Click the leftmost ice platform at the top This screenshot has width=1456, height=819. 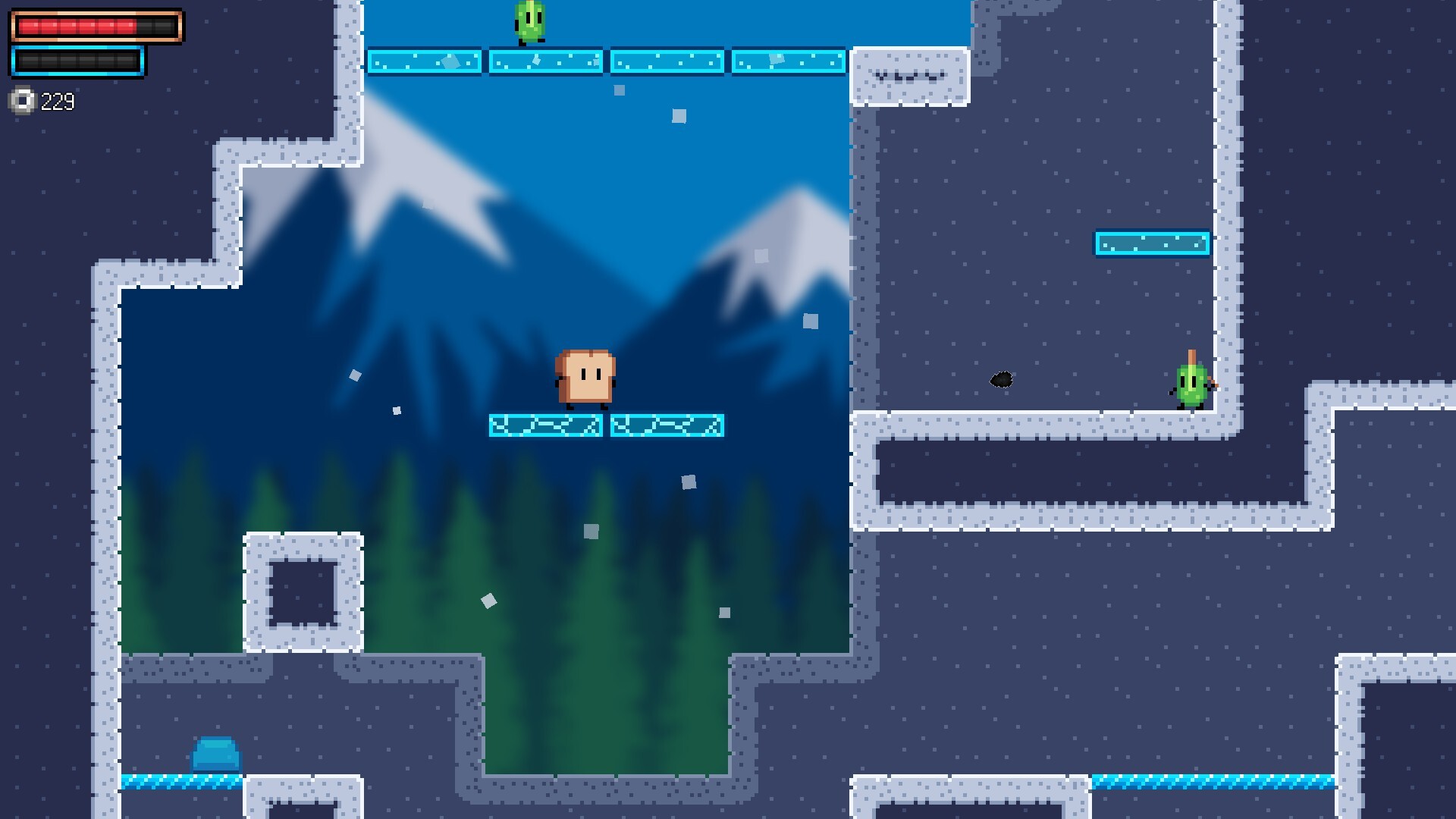click(425, 63)
